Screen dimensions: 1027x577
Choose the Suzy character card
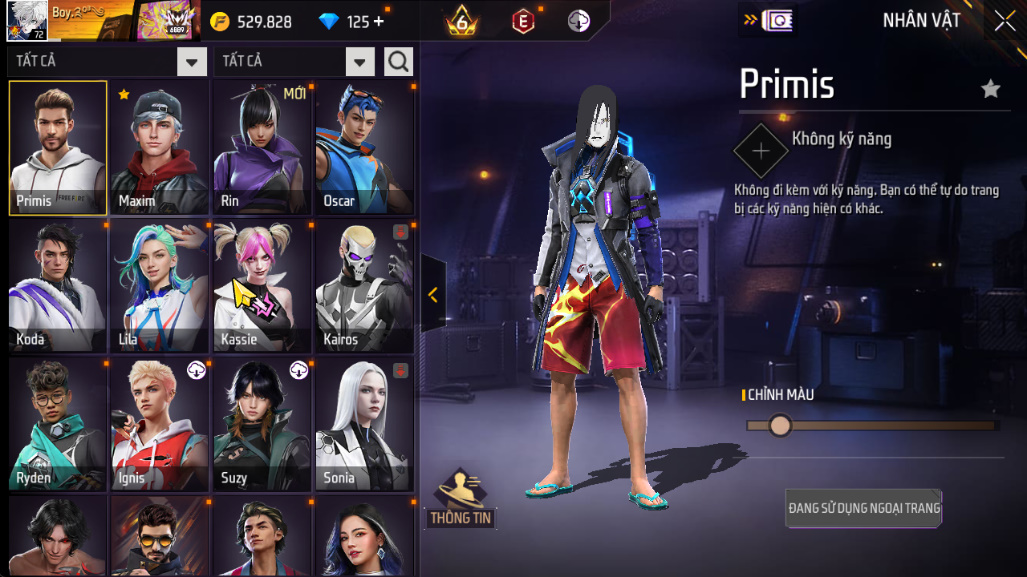click(x=263, y=425)
